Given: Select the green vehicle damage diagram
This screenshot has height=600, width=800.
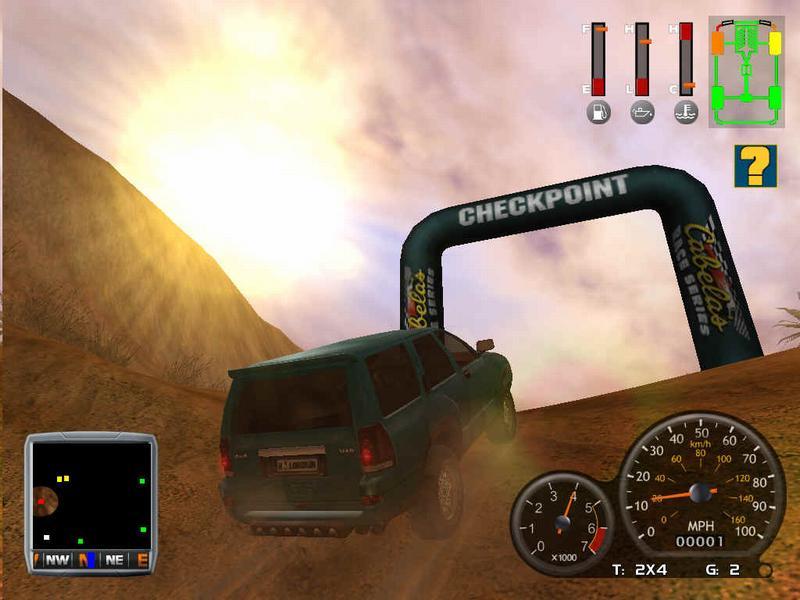Looking at the screenshot, I should (x=747, y=71).
